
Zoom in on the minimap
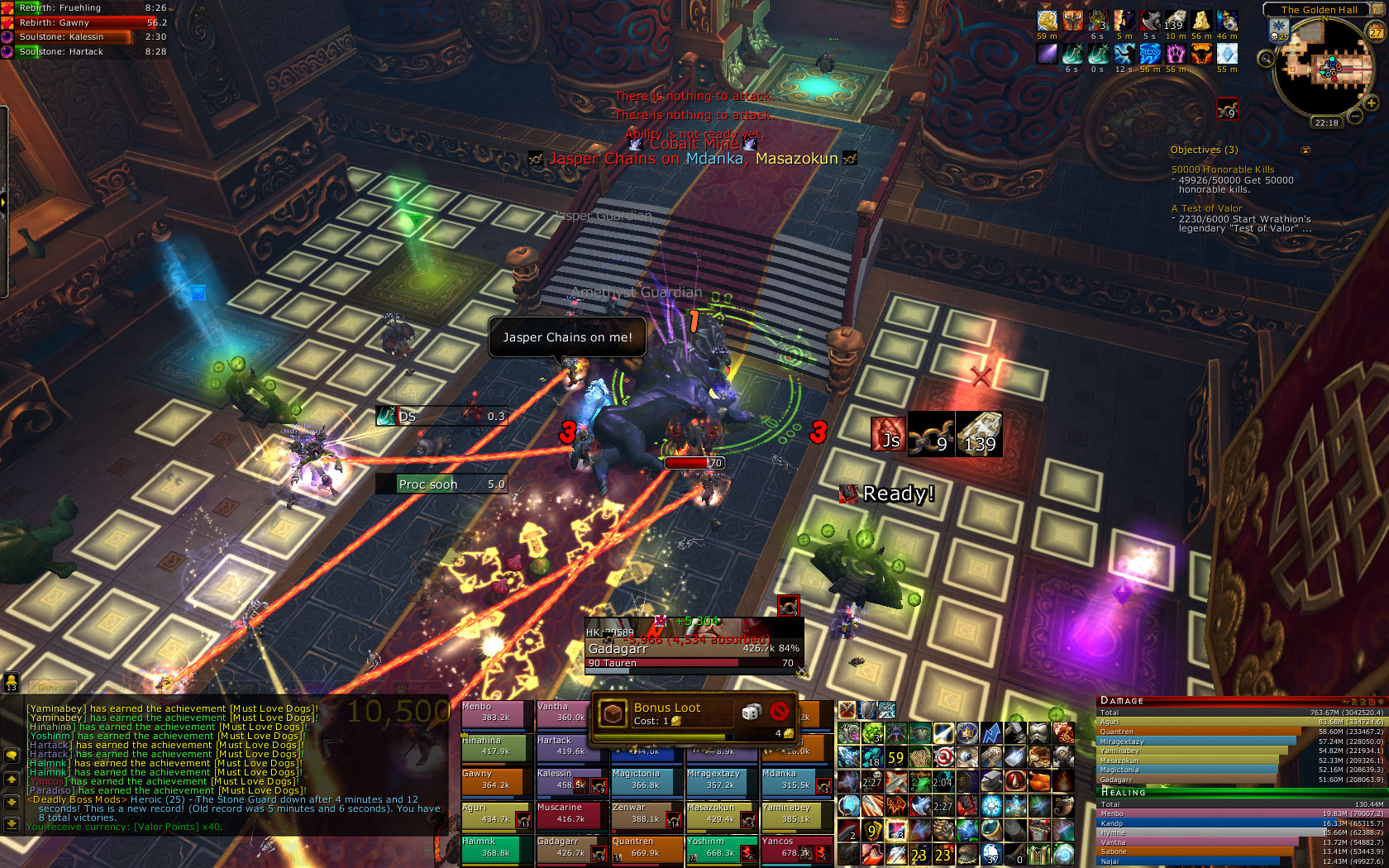(x=1371, y=103)
